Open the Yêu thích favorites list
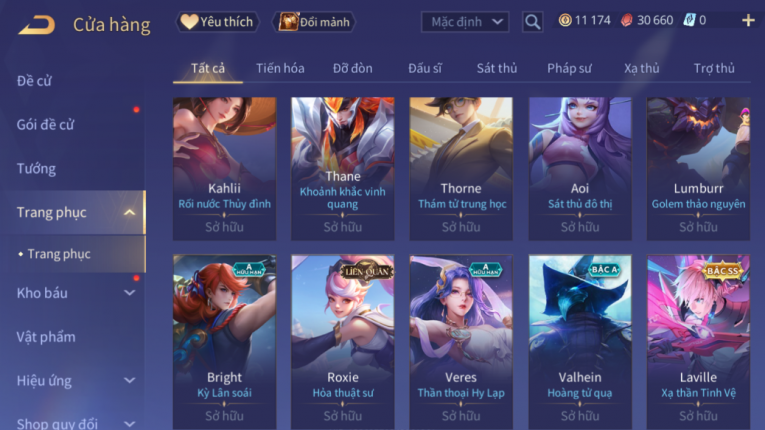 click(218, 21)
